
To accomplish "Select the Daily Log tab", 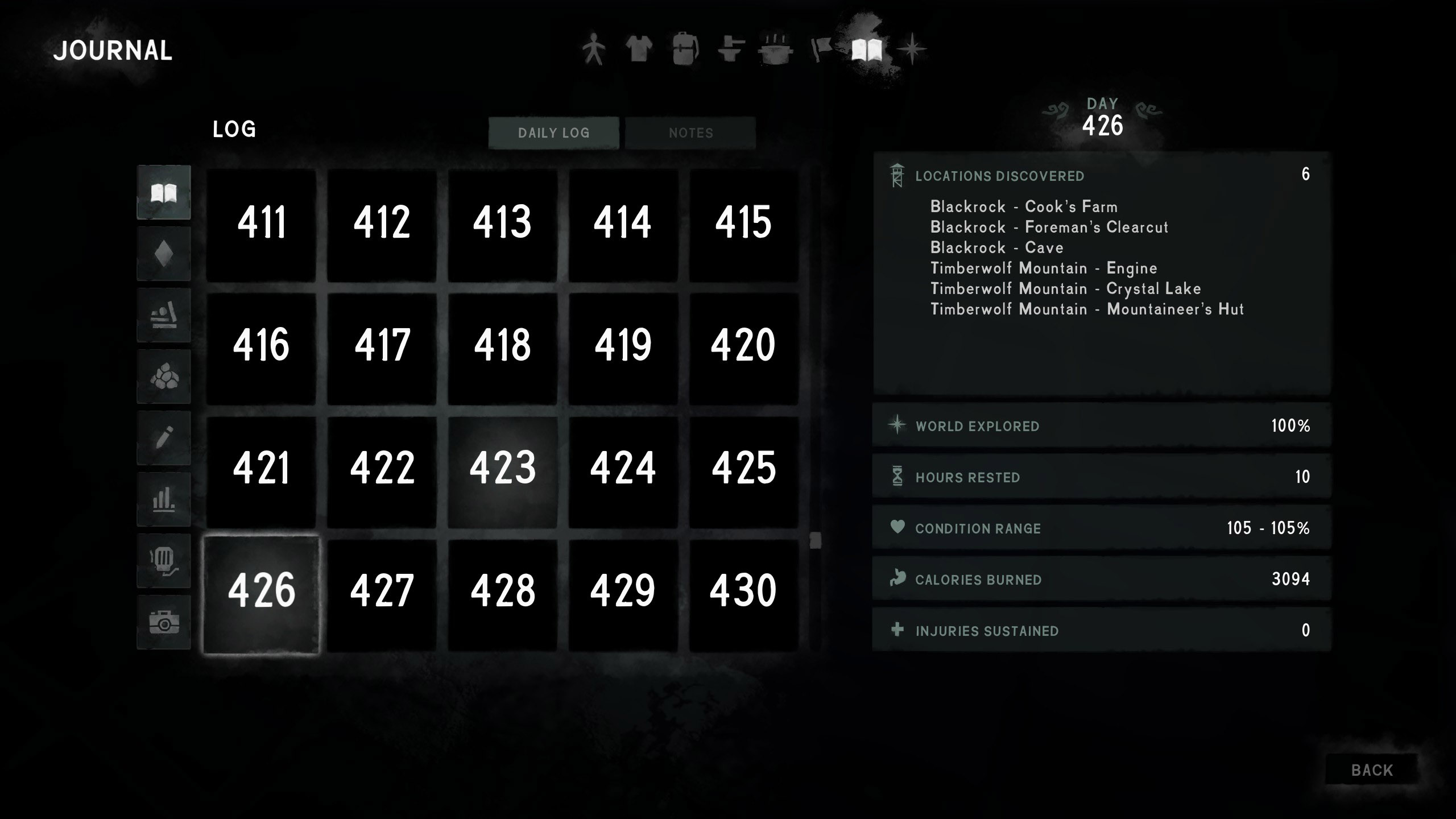I will [553, 133].
